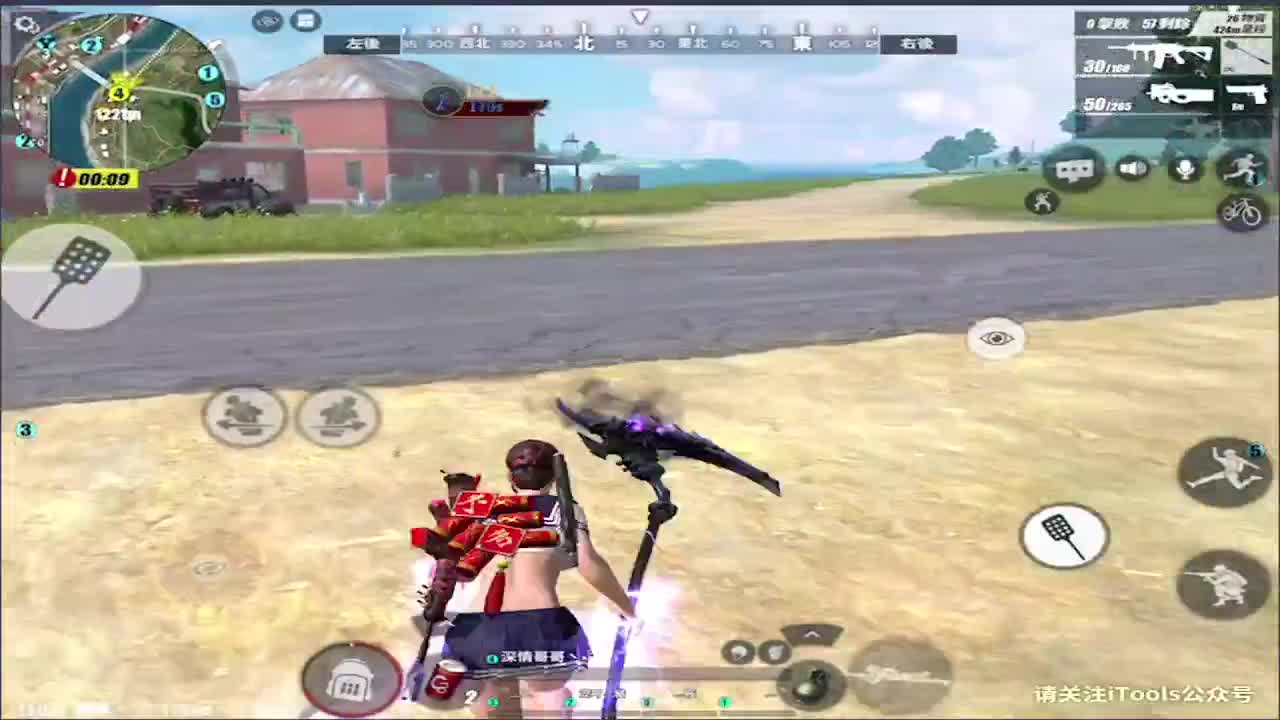Open the settings gear menu
1280x720 pixels.
click(24, 22)
